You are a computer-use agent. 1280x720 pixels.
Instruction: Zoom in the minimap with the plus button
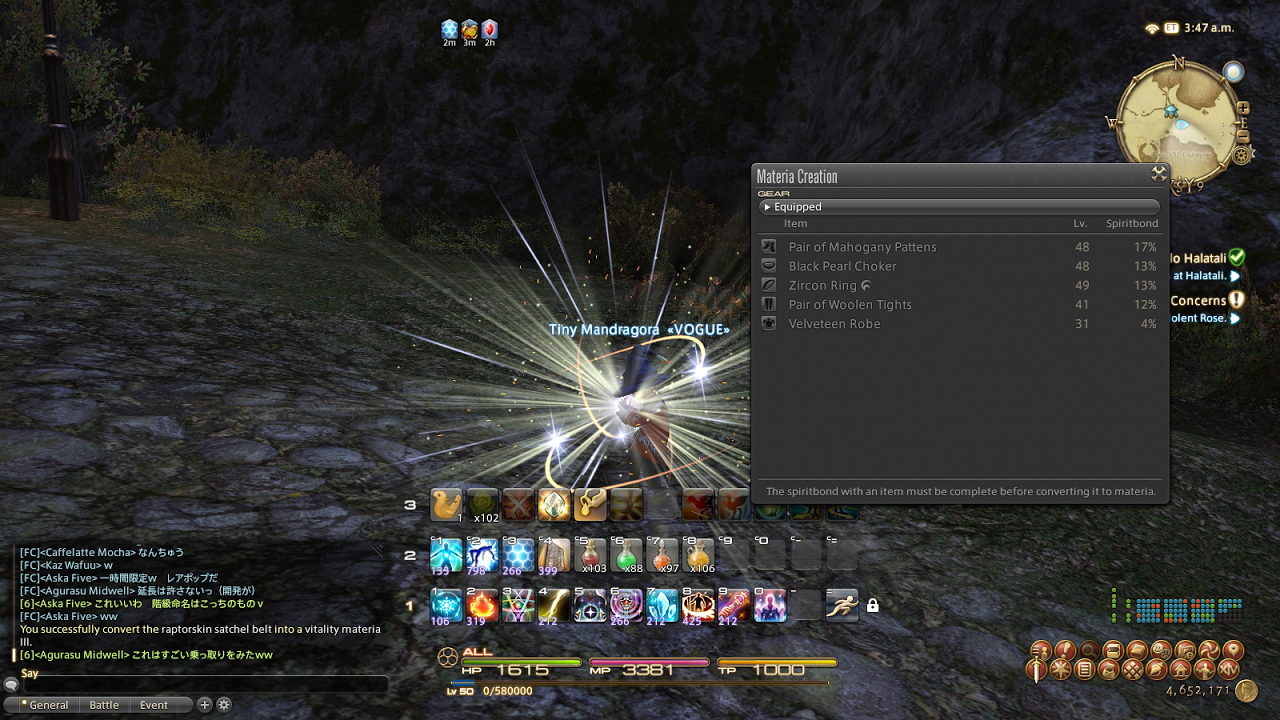click(x=1243, y=108)
